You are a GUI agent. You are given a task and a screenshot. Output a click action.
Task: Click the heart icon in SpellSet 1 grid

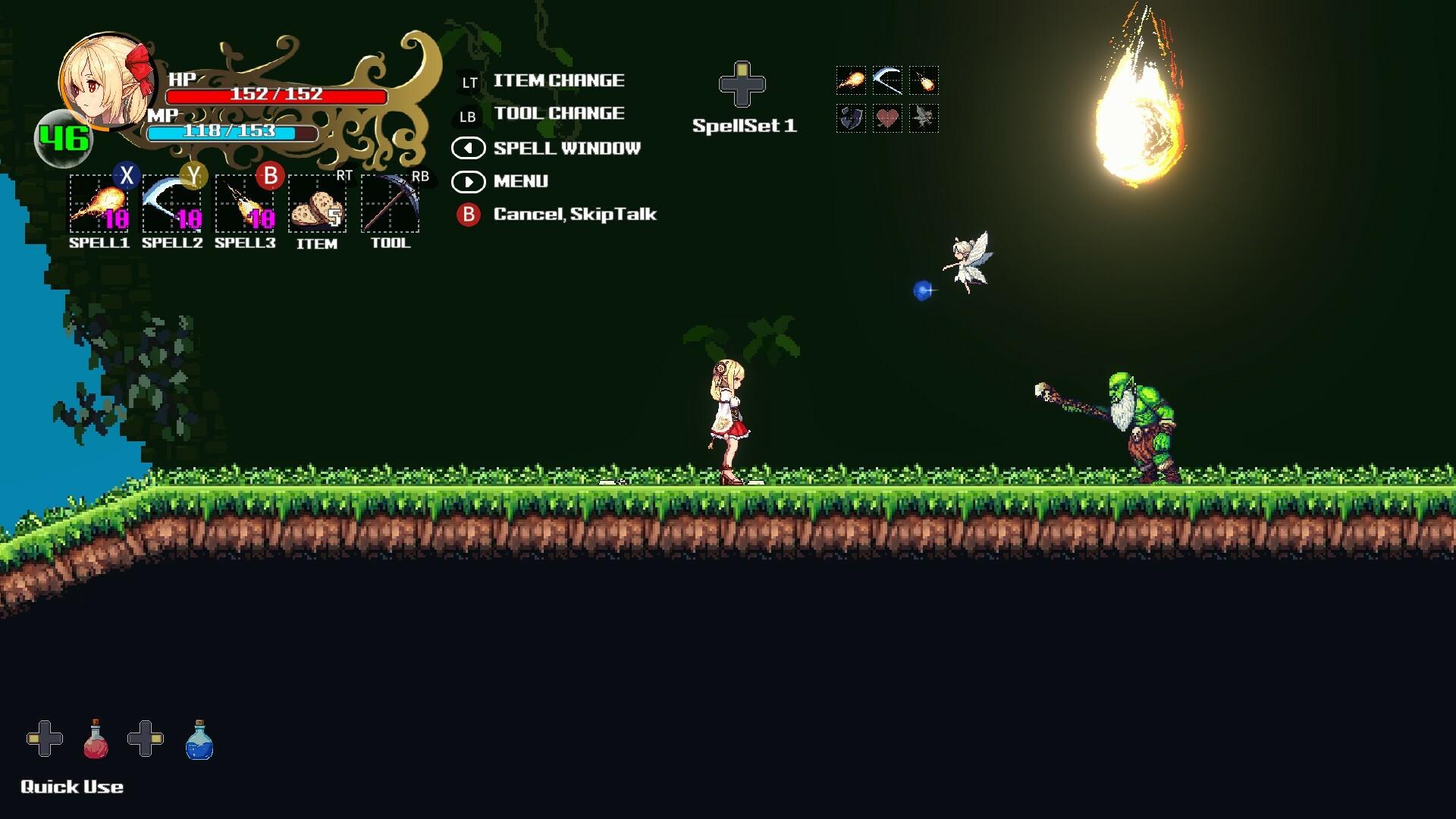coord(887,118)
